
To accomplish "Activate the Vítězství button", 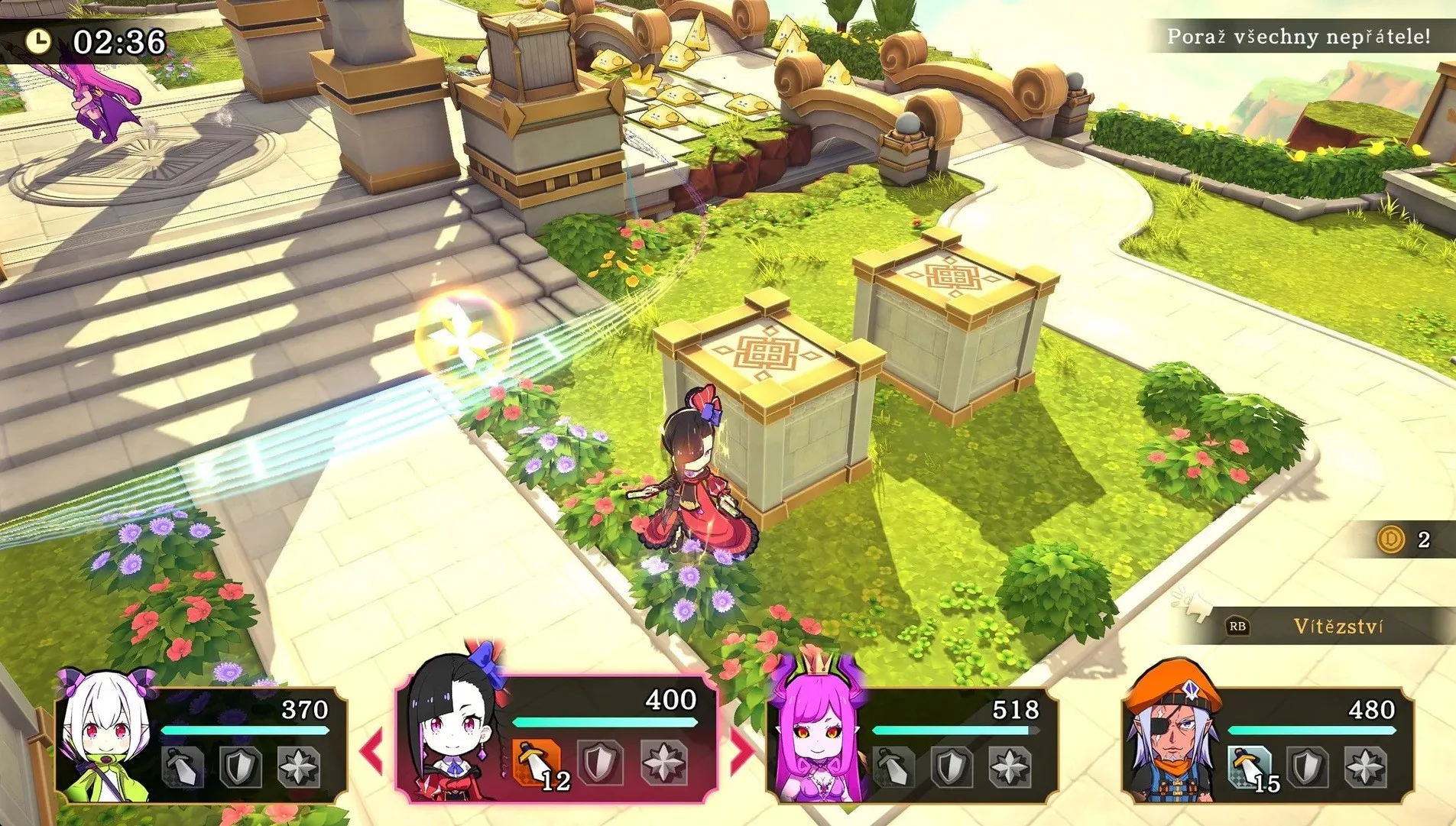I will [1338, 627].
